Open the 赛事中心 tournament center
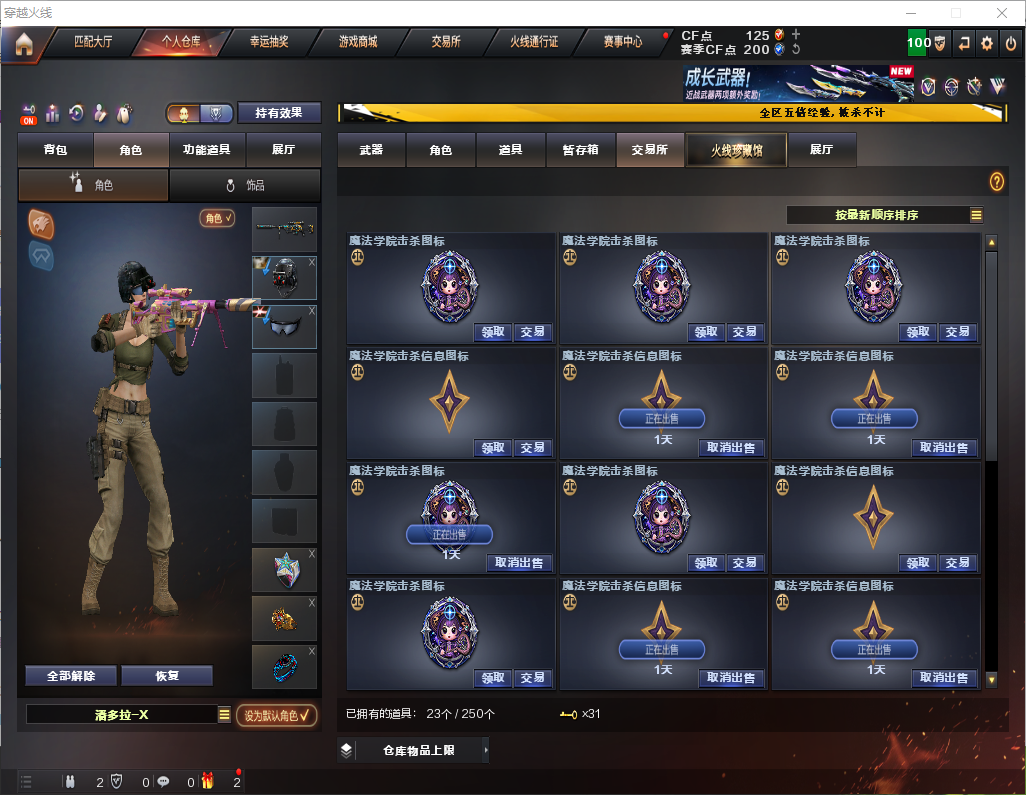Screen dimensions: 1026x795 (622, 43)
